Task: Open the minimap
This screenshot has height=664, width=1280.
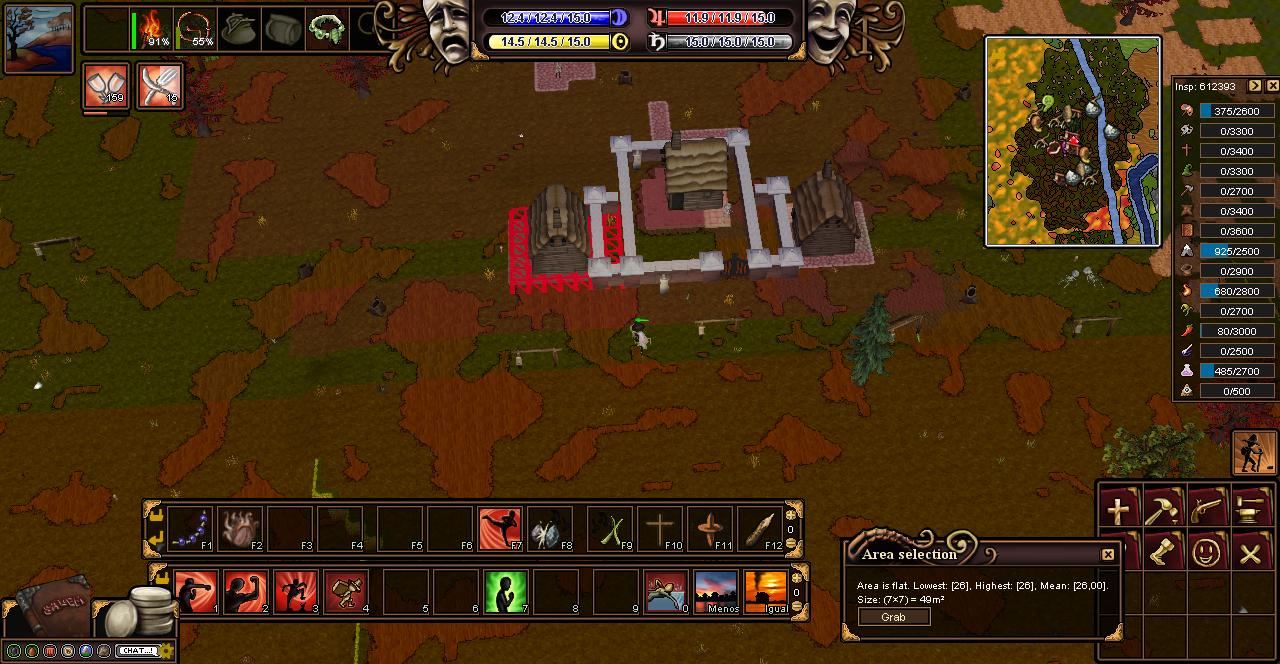Action: pyautogui.click(x=1073, y=141)
